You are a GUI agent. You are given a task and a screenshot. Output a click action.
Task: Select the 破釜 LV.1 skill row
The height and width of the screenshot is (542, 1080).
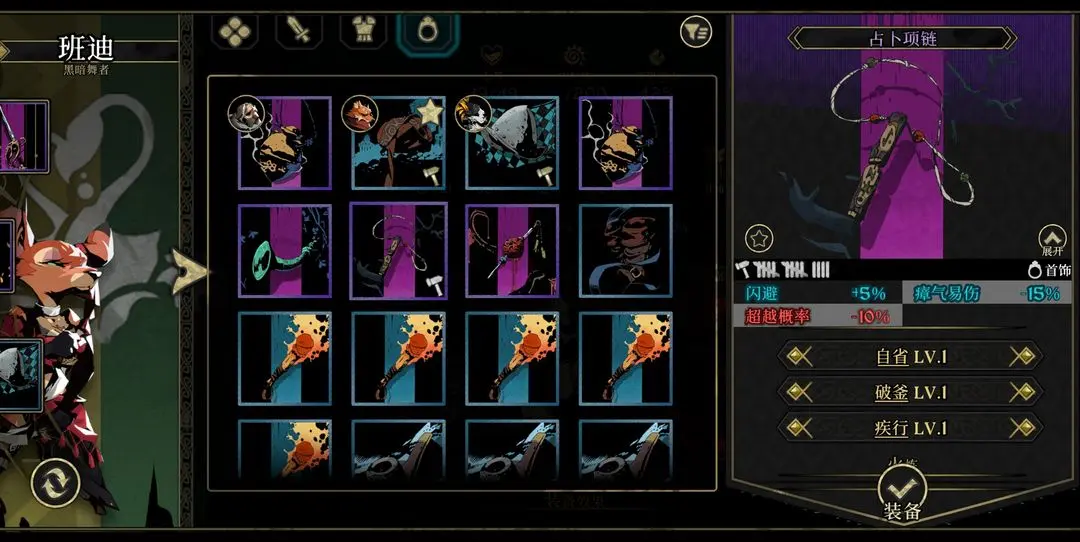(909, 391)
